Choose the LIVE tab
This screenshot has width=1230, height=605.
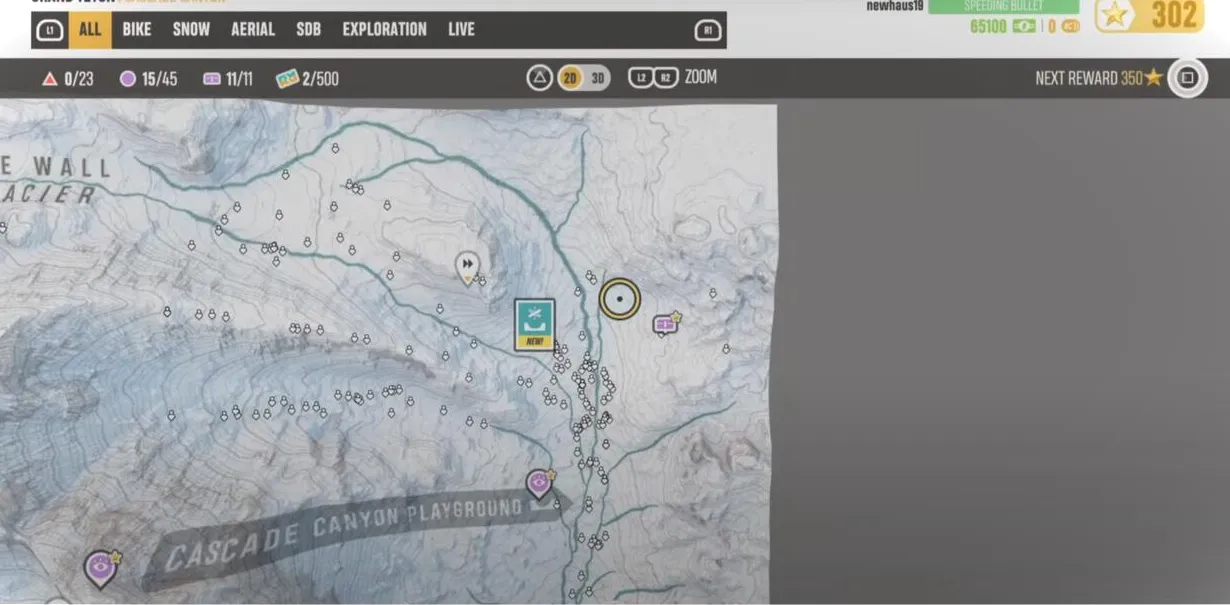(x=461, y=30)
